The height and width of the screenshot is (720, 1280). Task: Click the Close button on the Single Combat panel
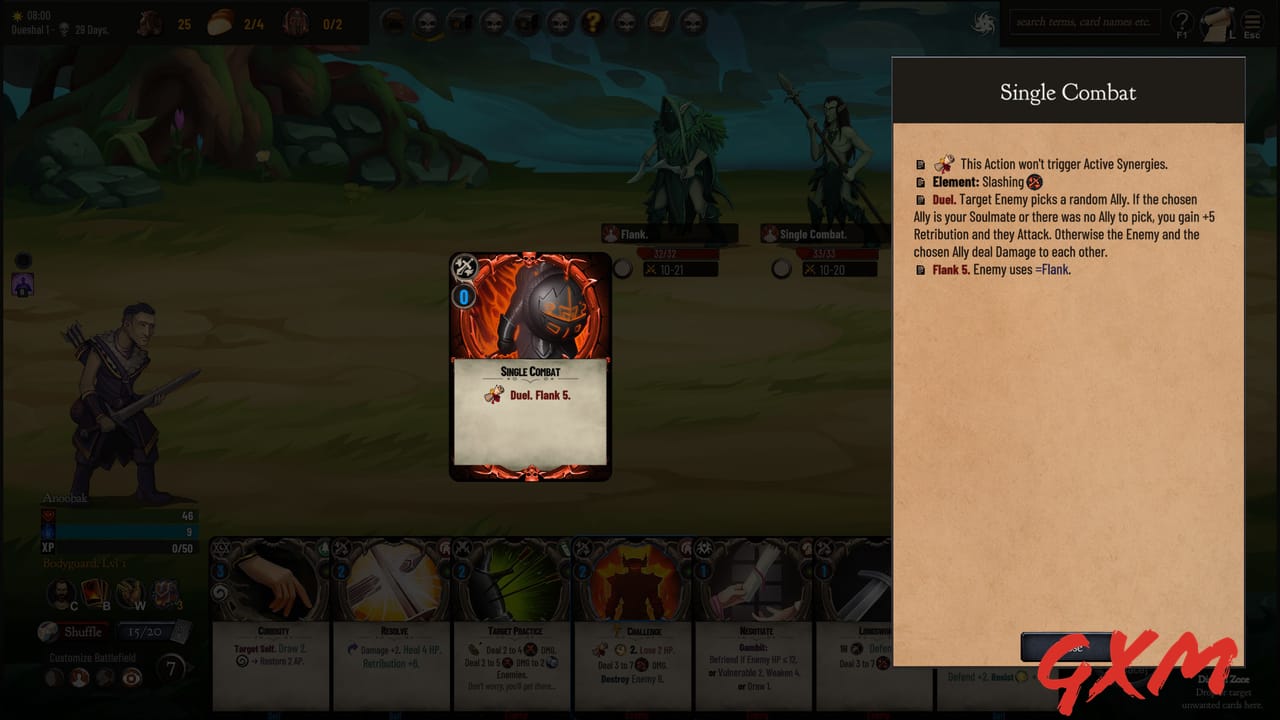point(1067,646)
